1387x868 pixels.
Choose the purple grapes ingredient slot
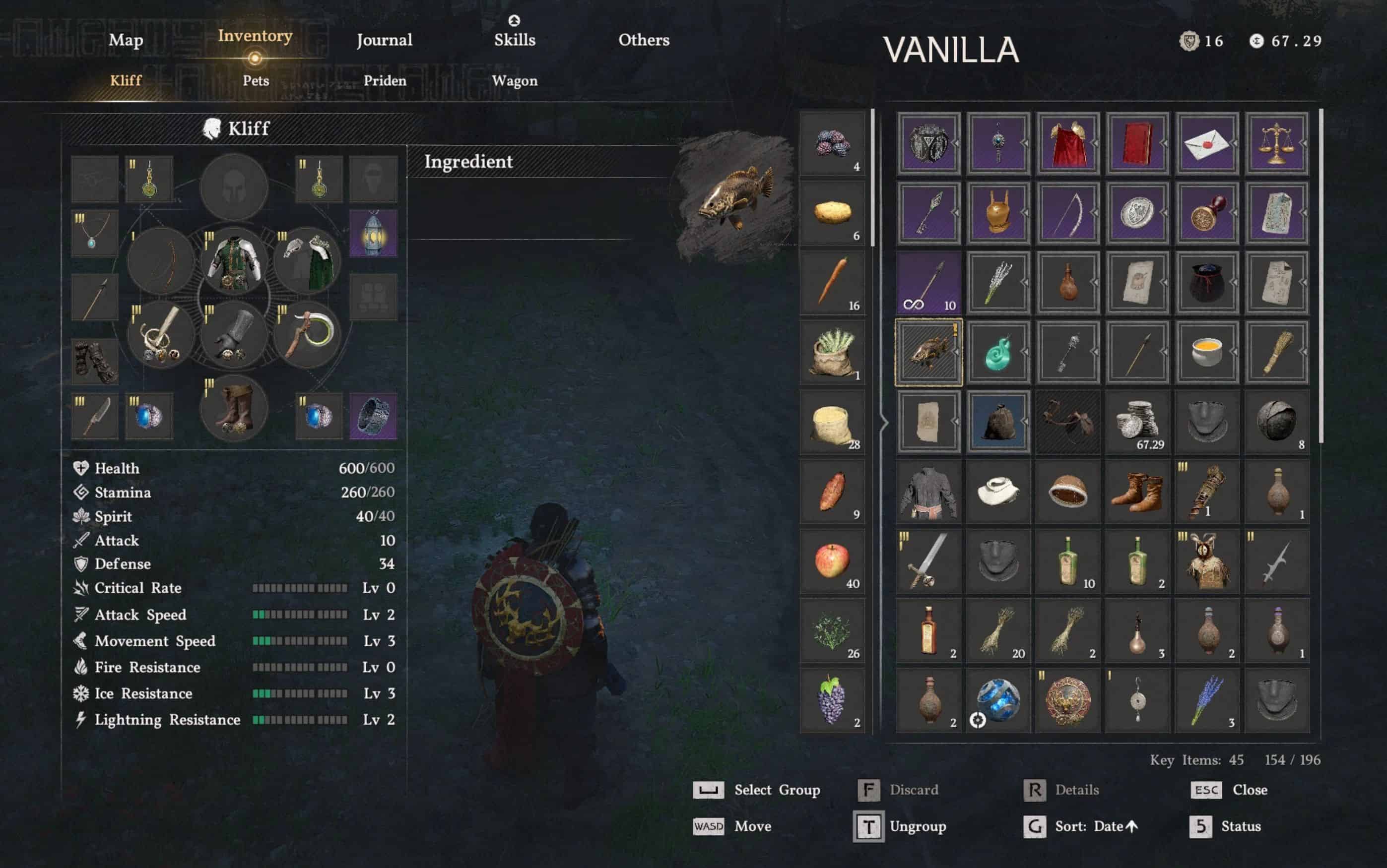click(x=832, y=700)
